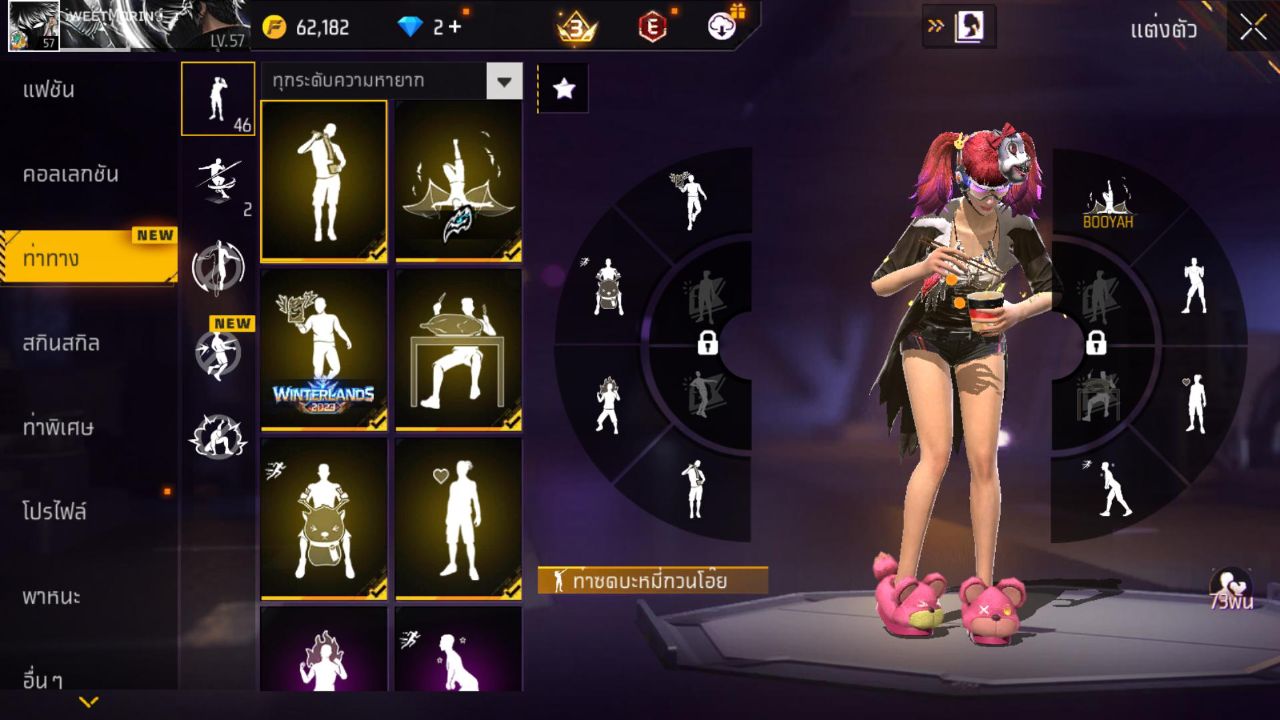This screenshot has height=720, width=1280.
Task: Select the equipped emote thumbnail with checkmark
Action: pos(323,180)
